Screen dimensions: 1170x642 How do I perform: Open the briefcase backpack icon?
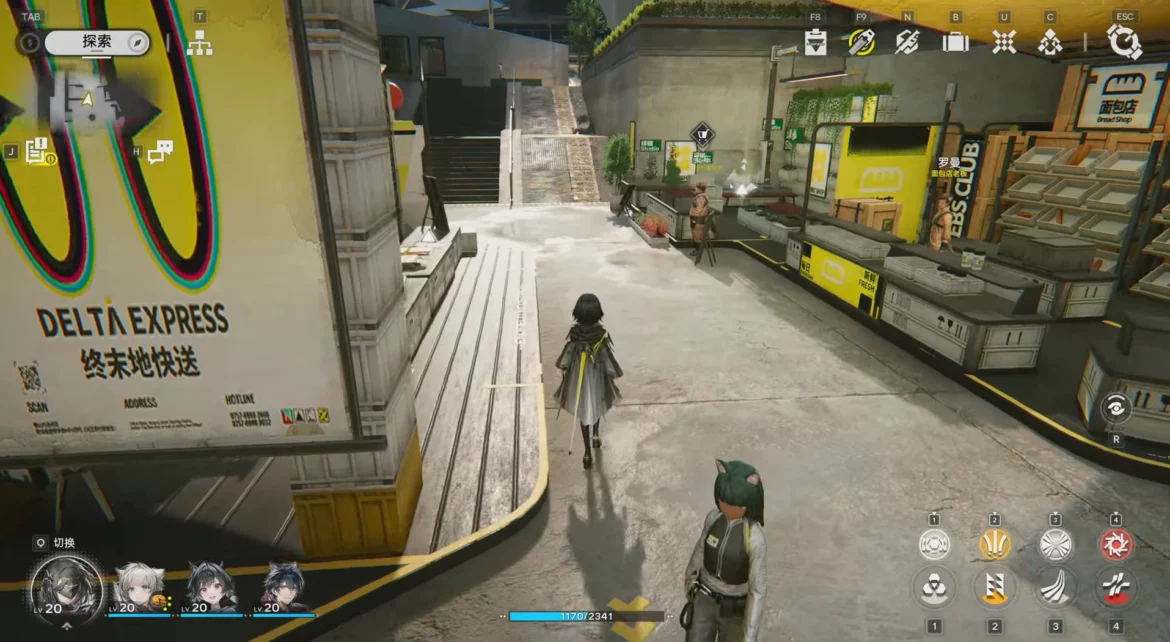tap(955, 42)
